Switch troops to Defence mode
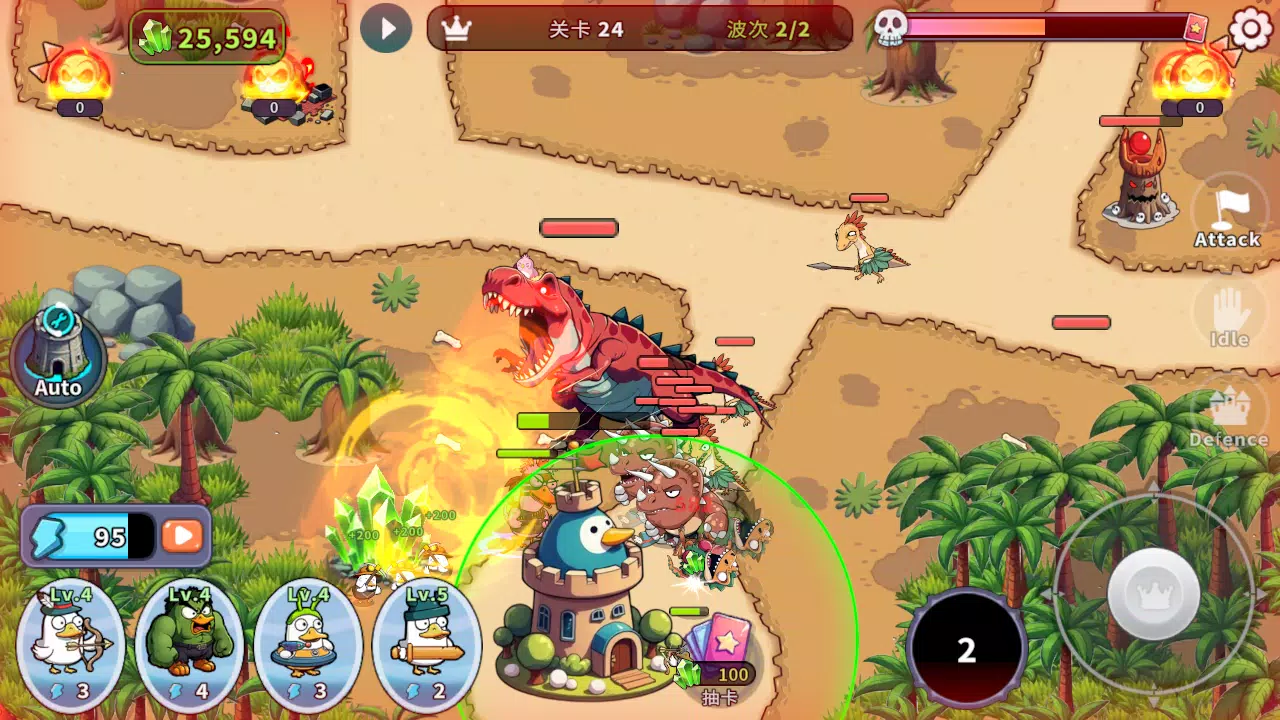The image size is (1280, 720). point(1228,416)
